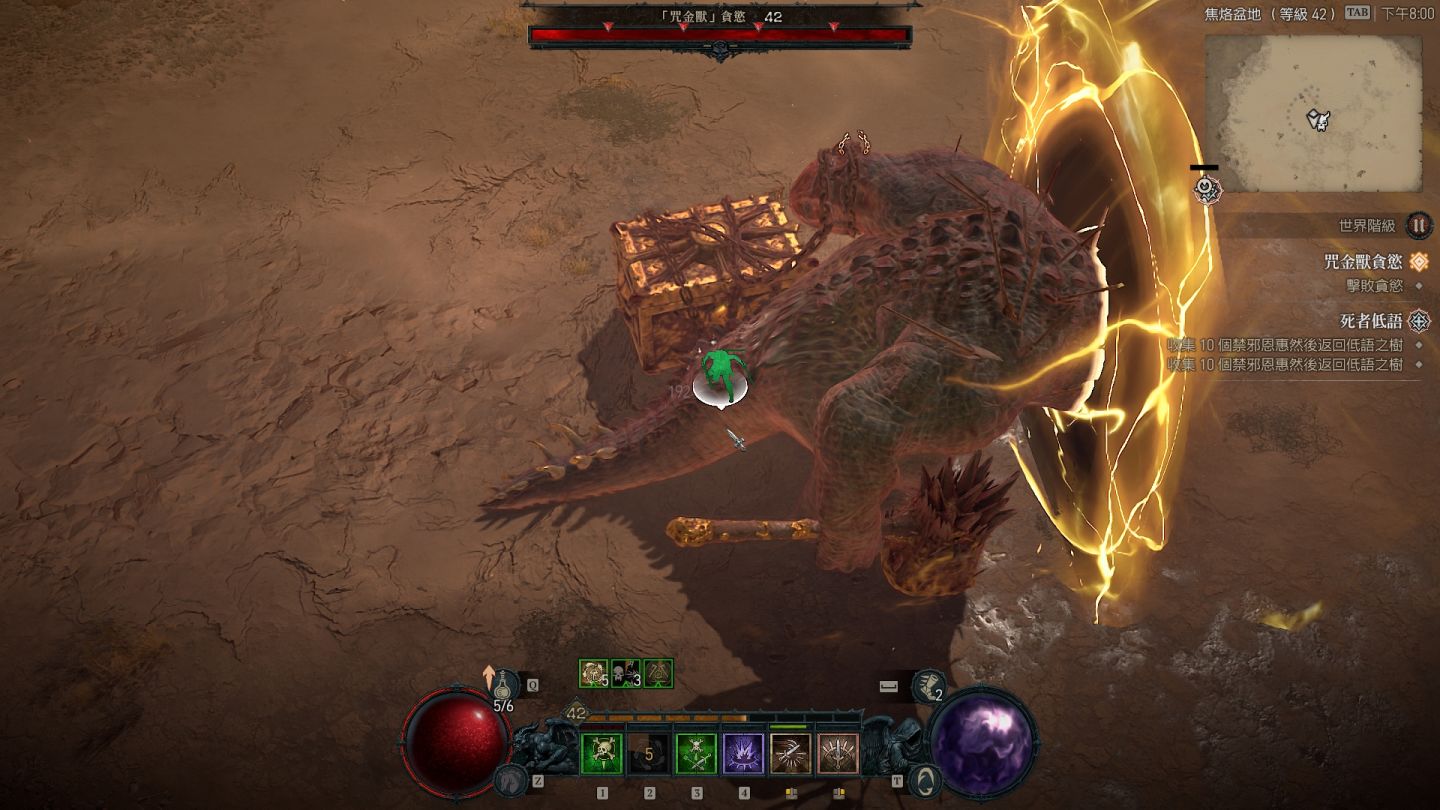Select the cooldown skill showing number 5
Screen dimensions: 1440x810
click(649, 754)
